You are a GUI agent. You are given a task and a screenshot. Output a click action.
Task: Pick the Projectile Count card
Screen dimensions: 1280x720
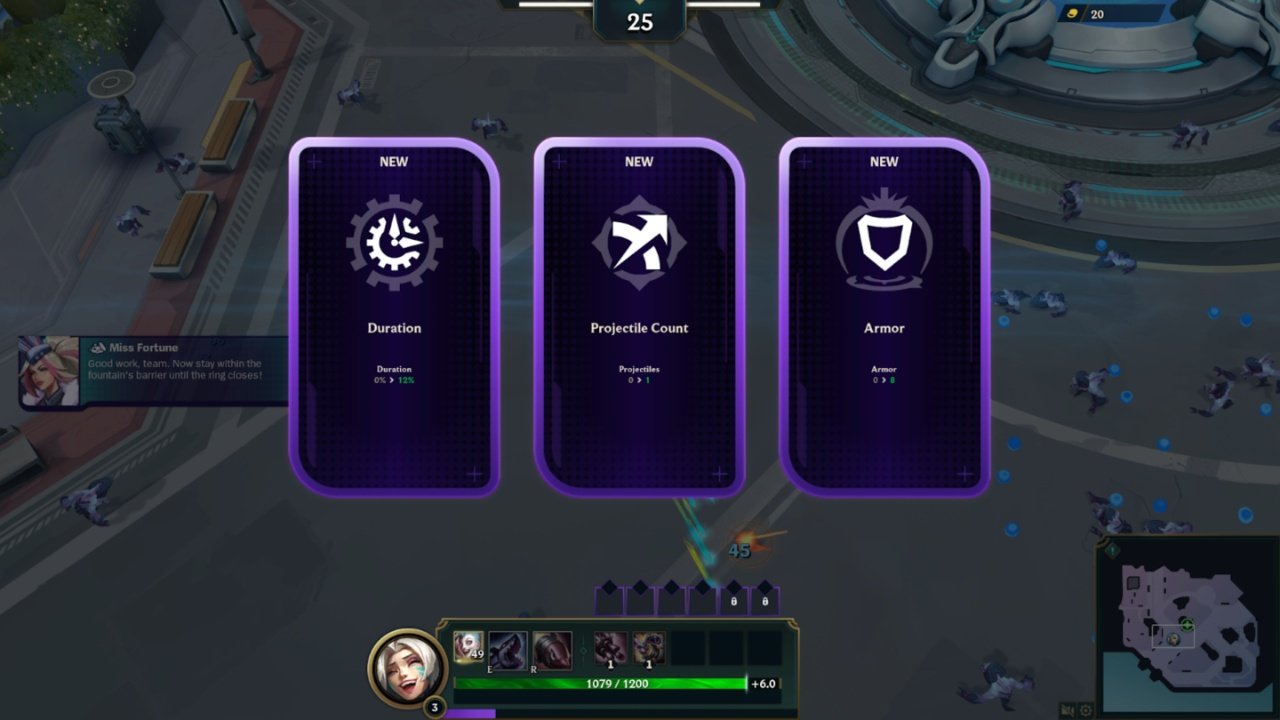[639, 320]
